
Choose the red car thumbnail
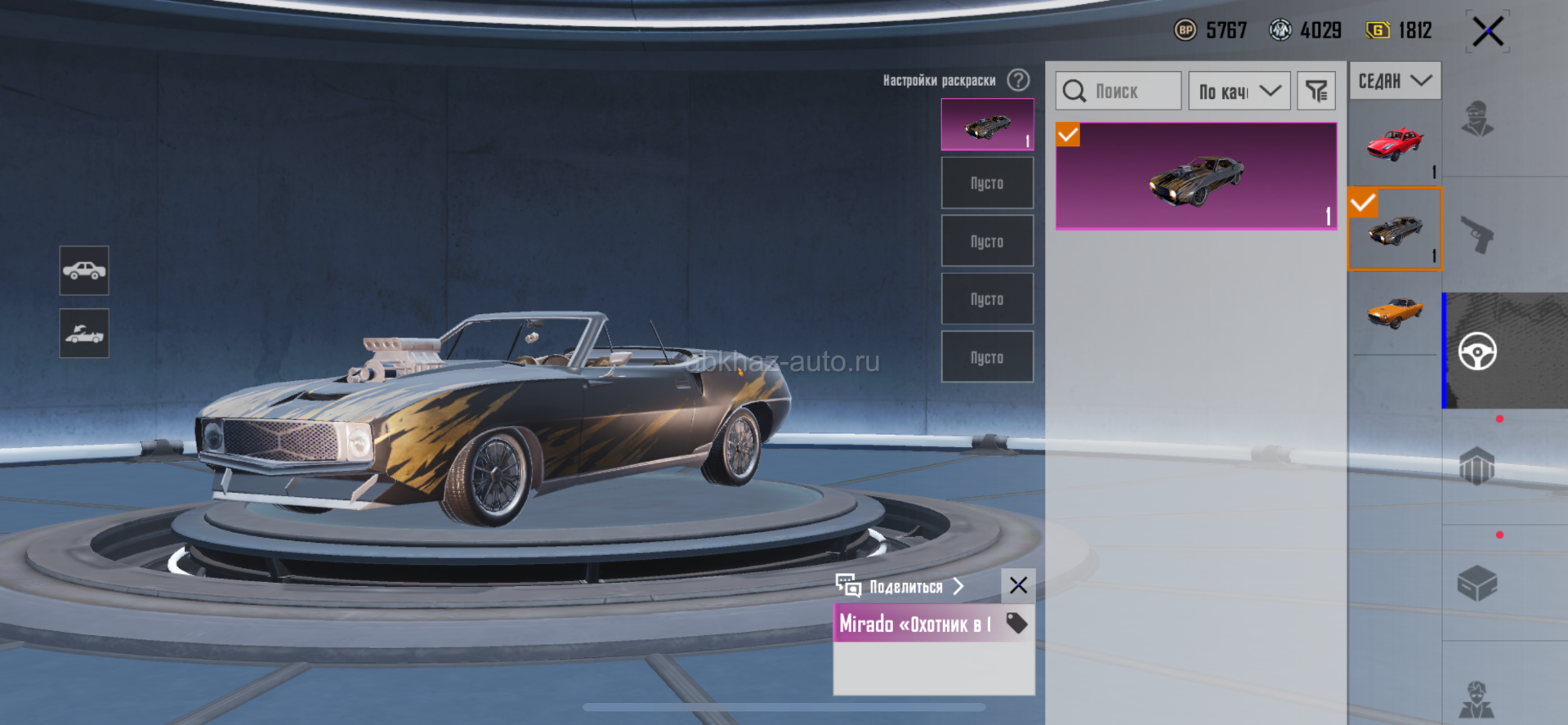coord(1395,144)
